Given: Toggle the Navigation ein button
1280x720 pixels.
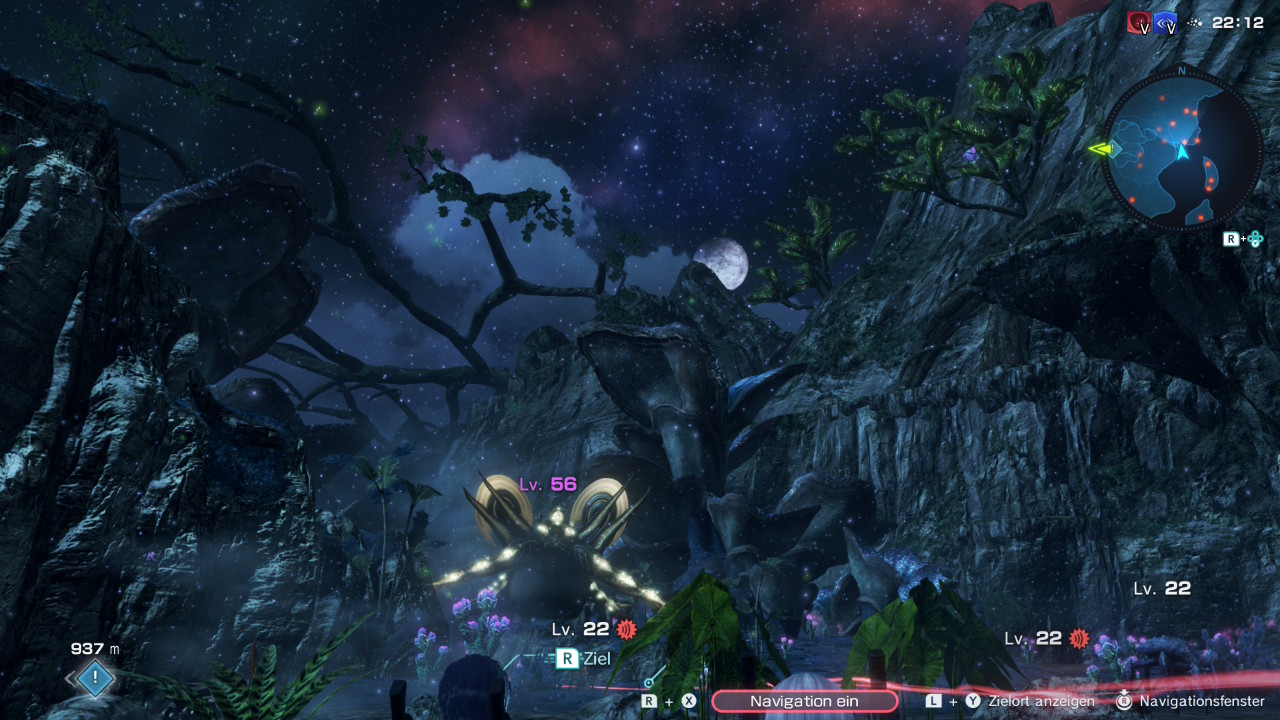Looking at the screenshot, I should pyautogui.click(x=804, y=701).
